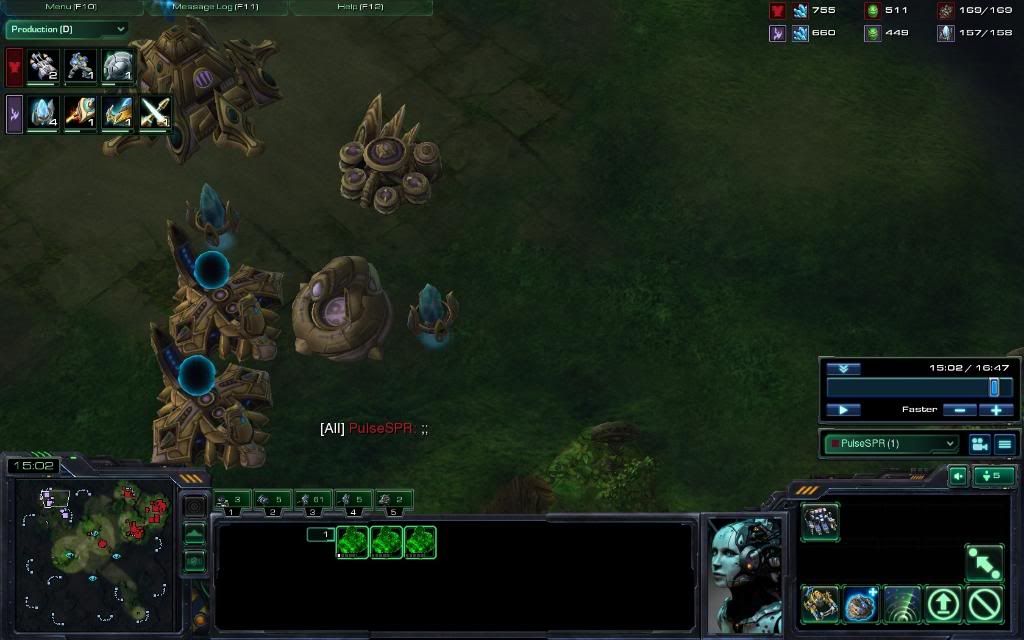Set rally point with the arrow icon
Image resolution: width=1024 pixels, height=640 pixels.
(984, 563)
